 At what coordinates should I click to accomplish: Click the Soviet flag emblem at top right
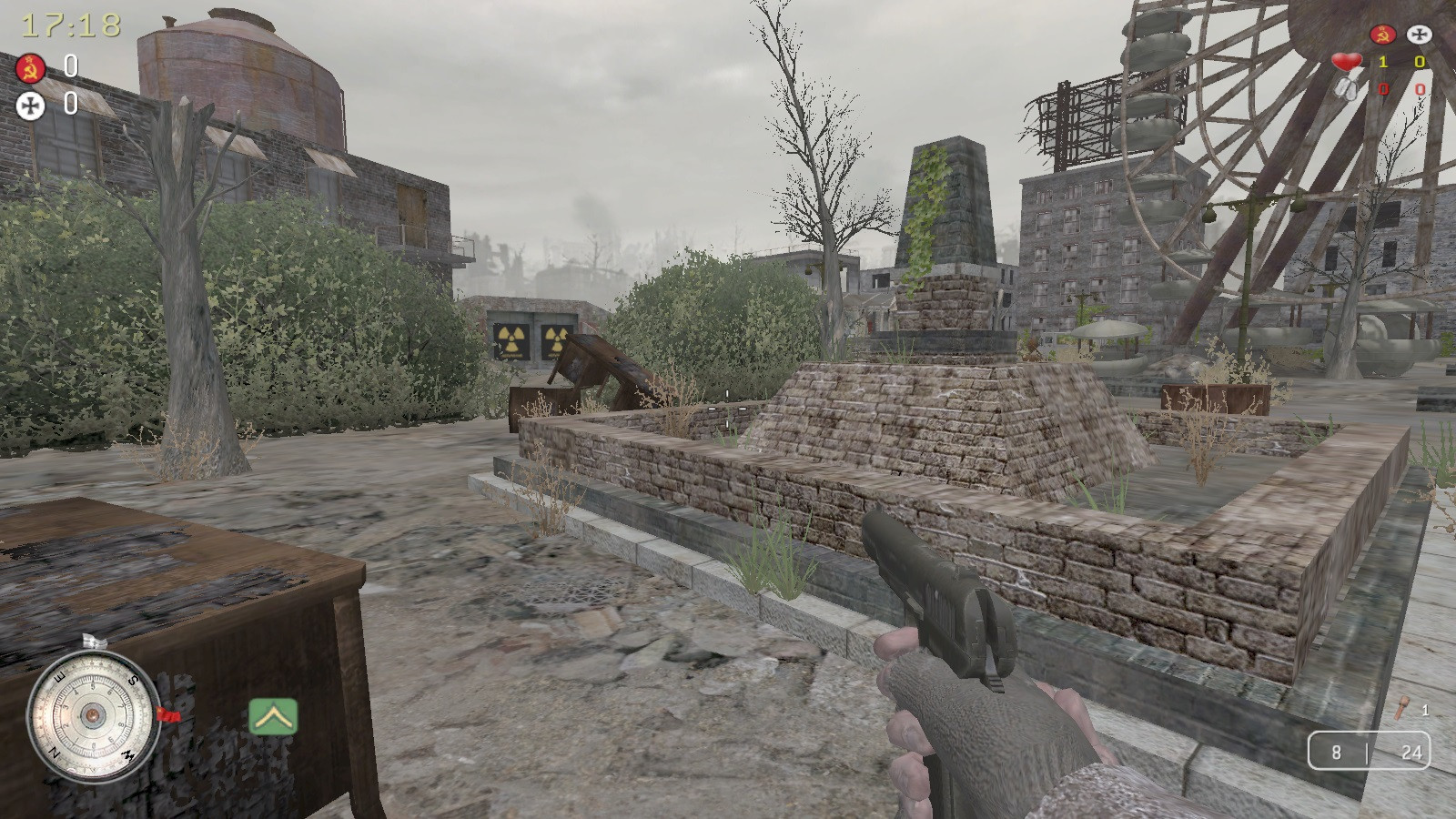[x=1383, y=34]
